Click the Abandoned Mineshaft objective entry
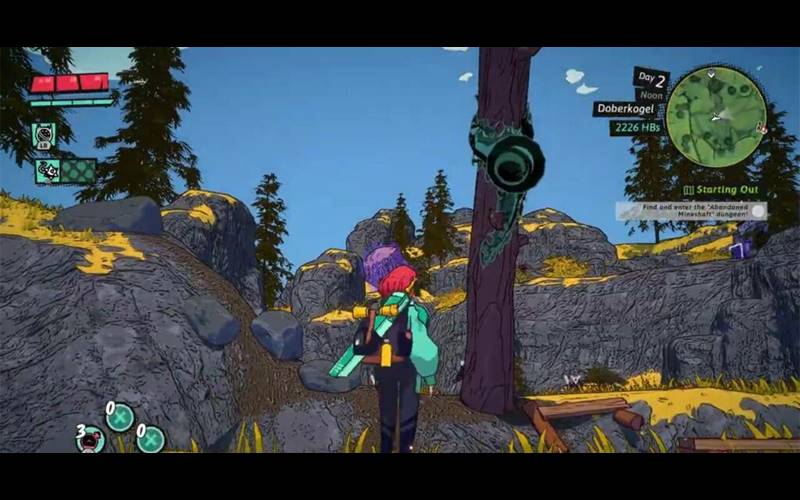Viewport: 800px width, 500px height. (690, 211)
